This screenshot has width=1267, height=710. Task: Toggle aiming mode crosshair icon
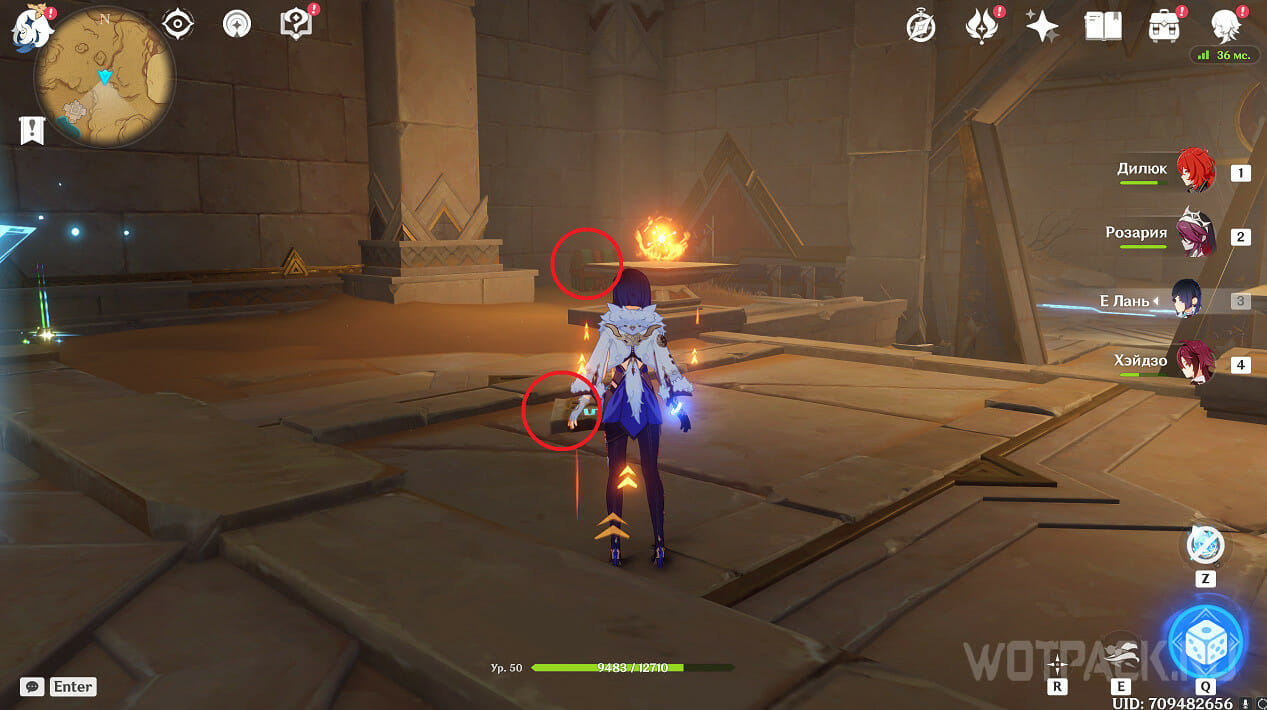pos(1057,664)
